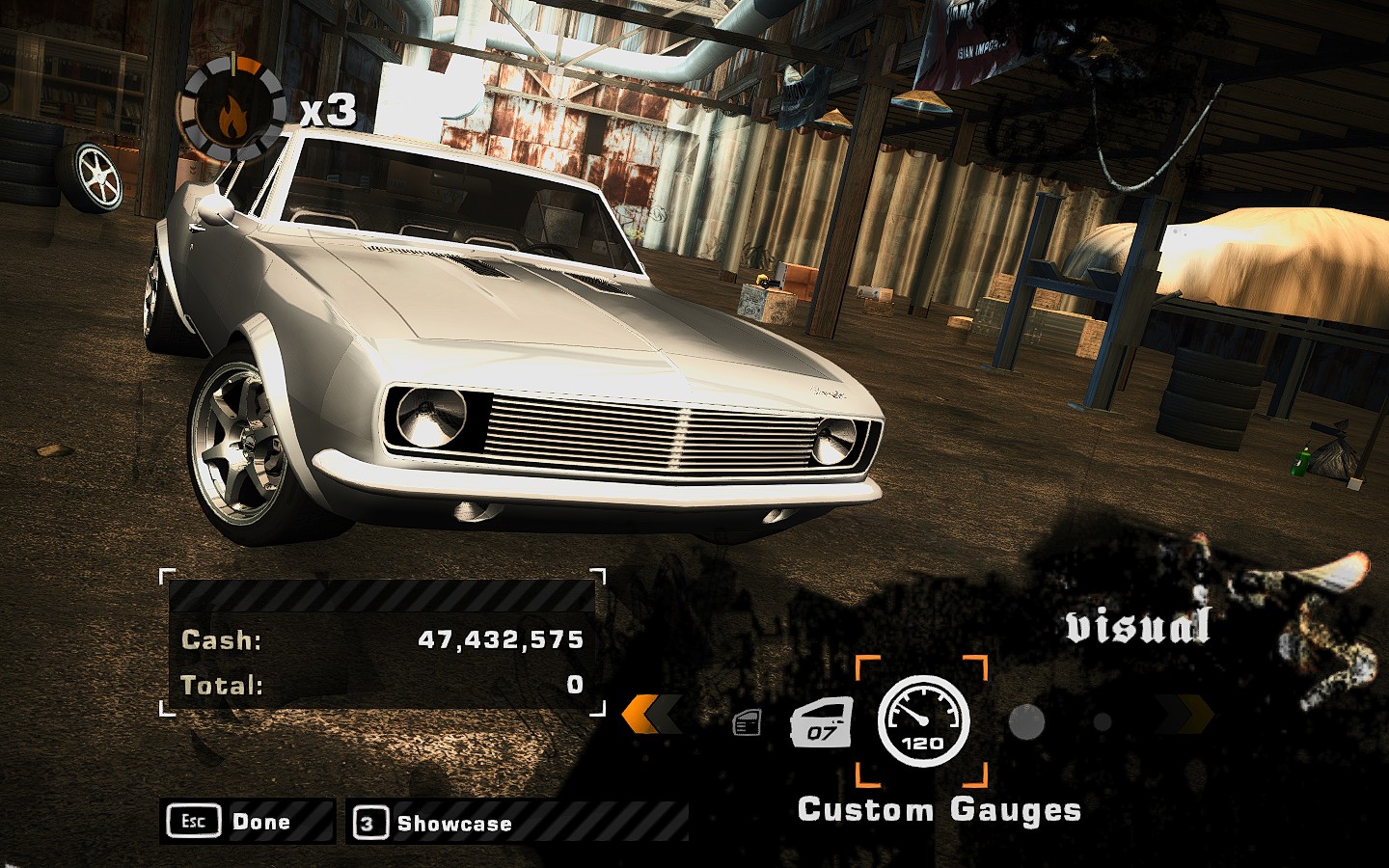
Task: Exit customization with the Done button
Action: 246,822
